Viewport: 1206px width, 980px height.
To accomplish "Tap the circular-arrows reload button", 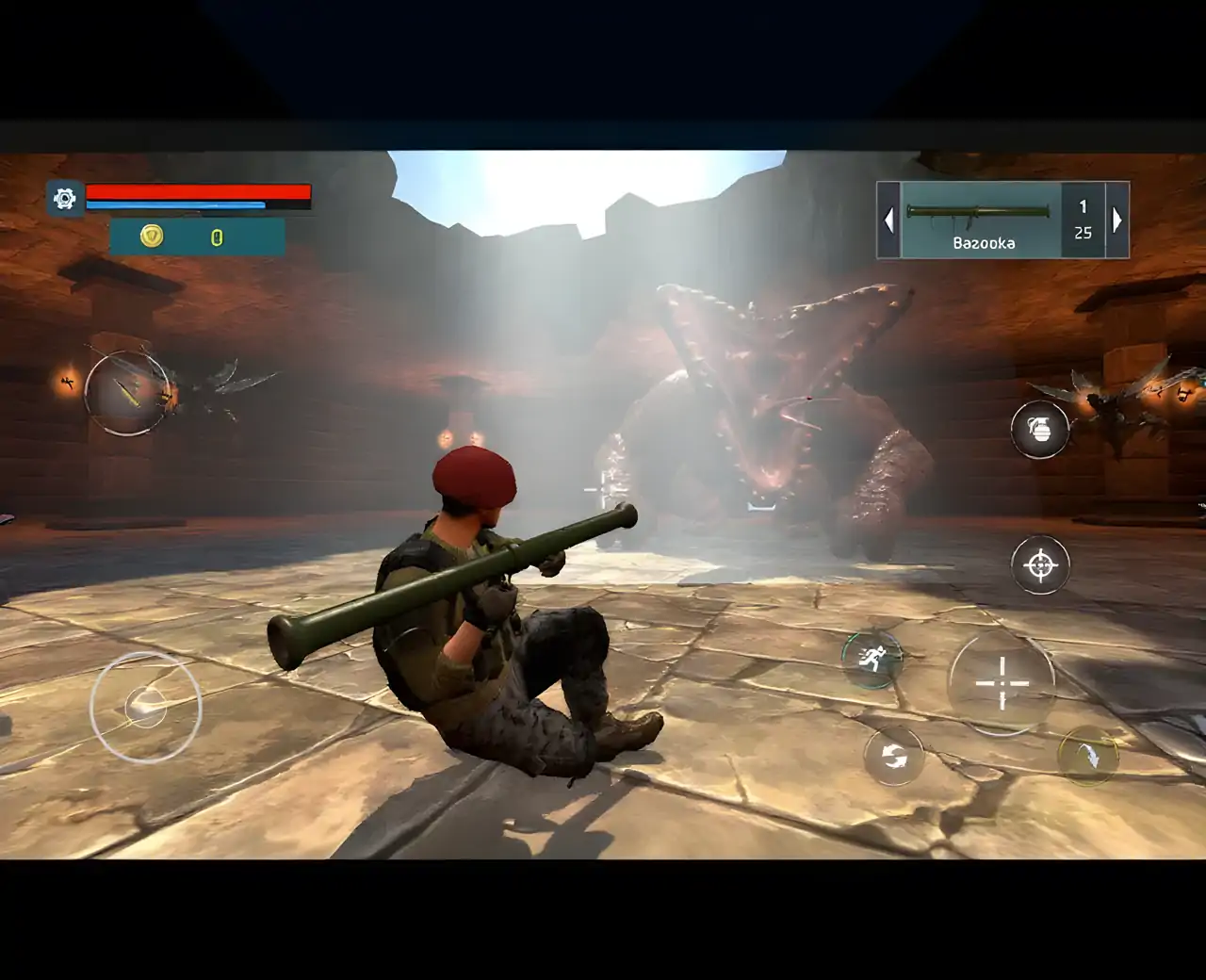I will pos(894,756).
